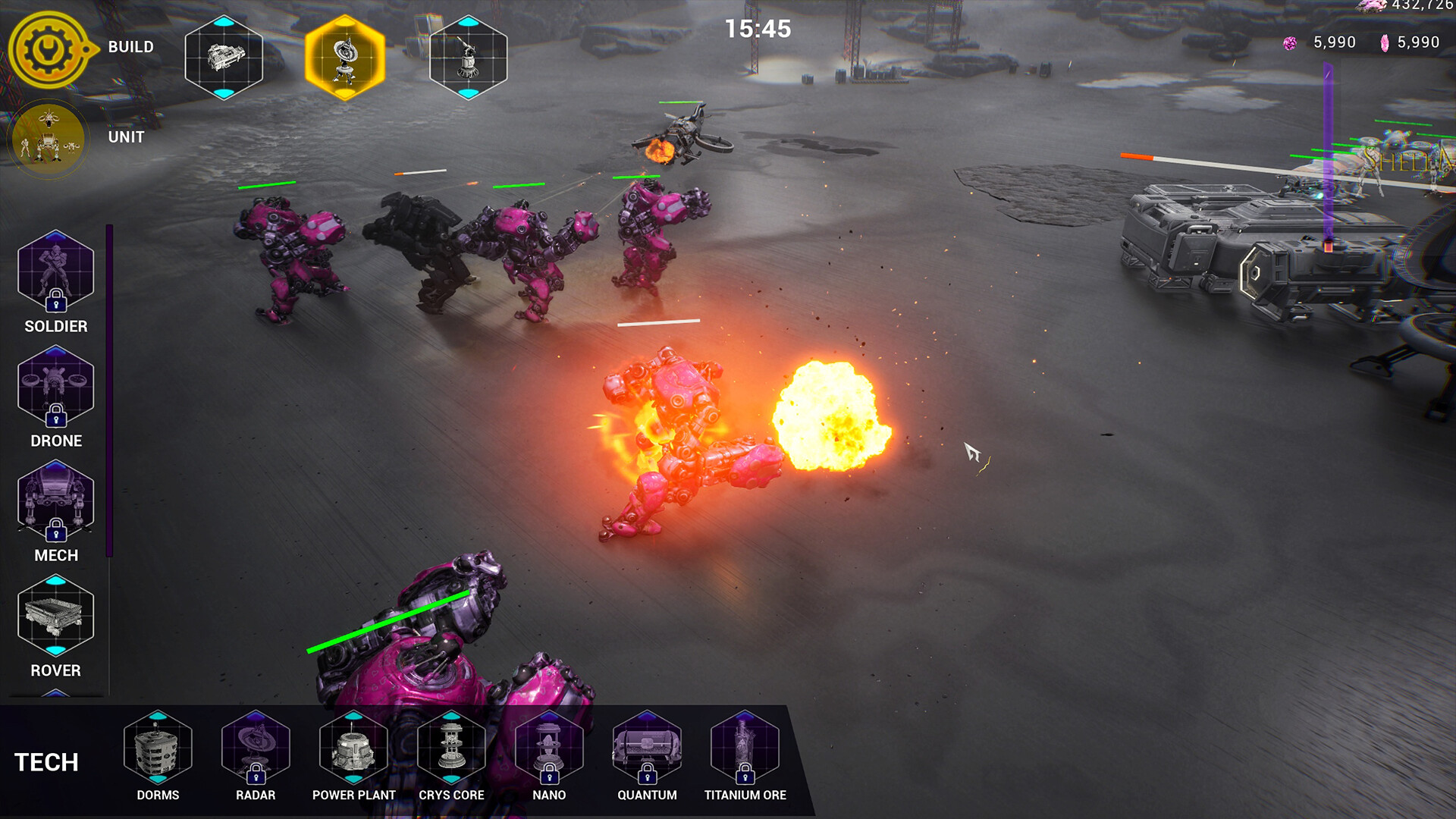Screen dimensions: 1456x819
Task: Choose the gun turret build hexagon
Action: 469,58
